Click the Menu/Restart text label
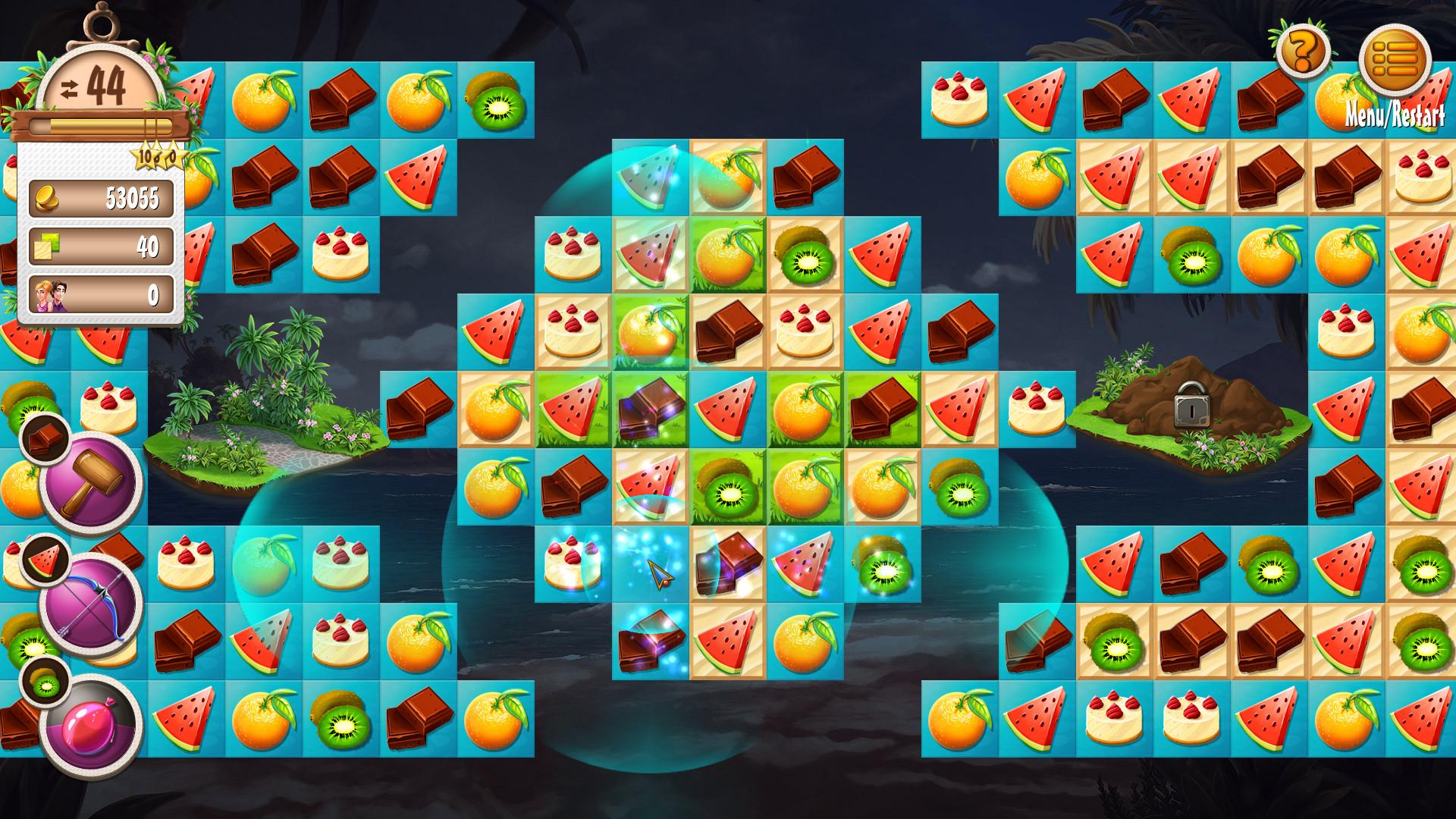Screen dimensions: 1456x819 point(1396,116)
